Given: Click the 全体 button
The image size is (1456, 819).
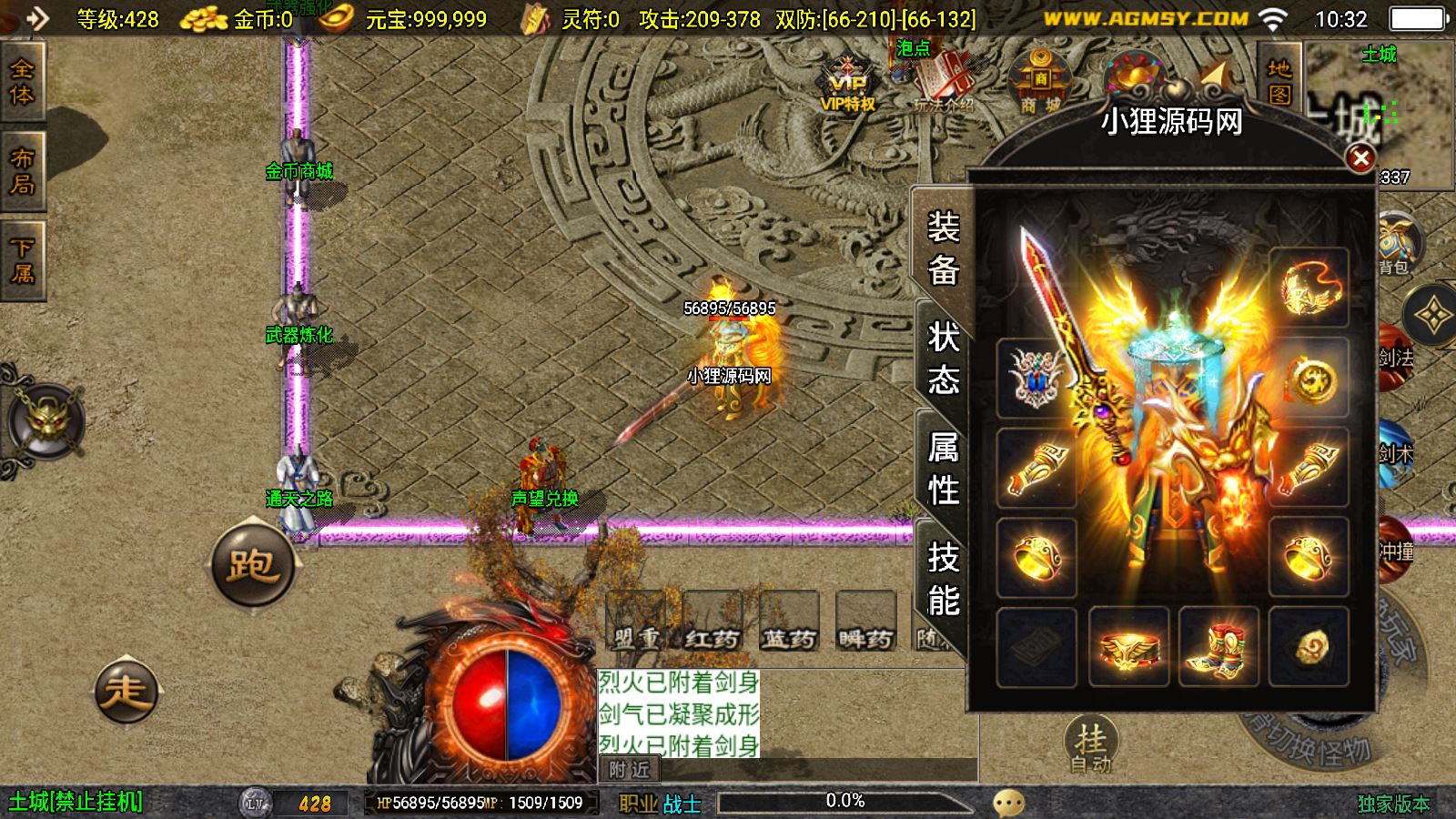Looking at the screenshot, I should coord(22,82).
